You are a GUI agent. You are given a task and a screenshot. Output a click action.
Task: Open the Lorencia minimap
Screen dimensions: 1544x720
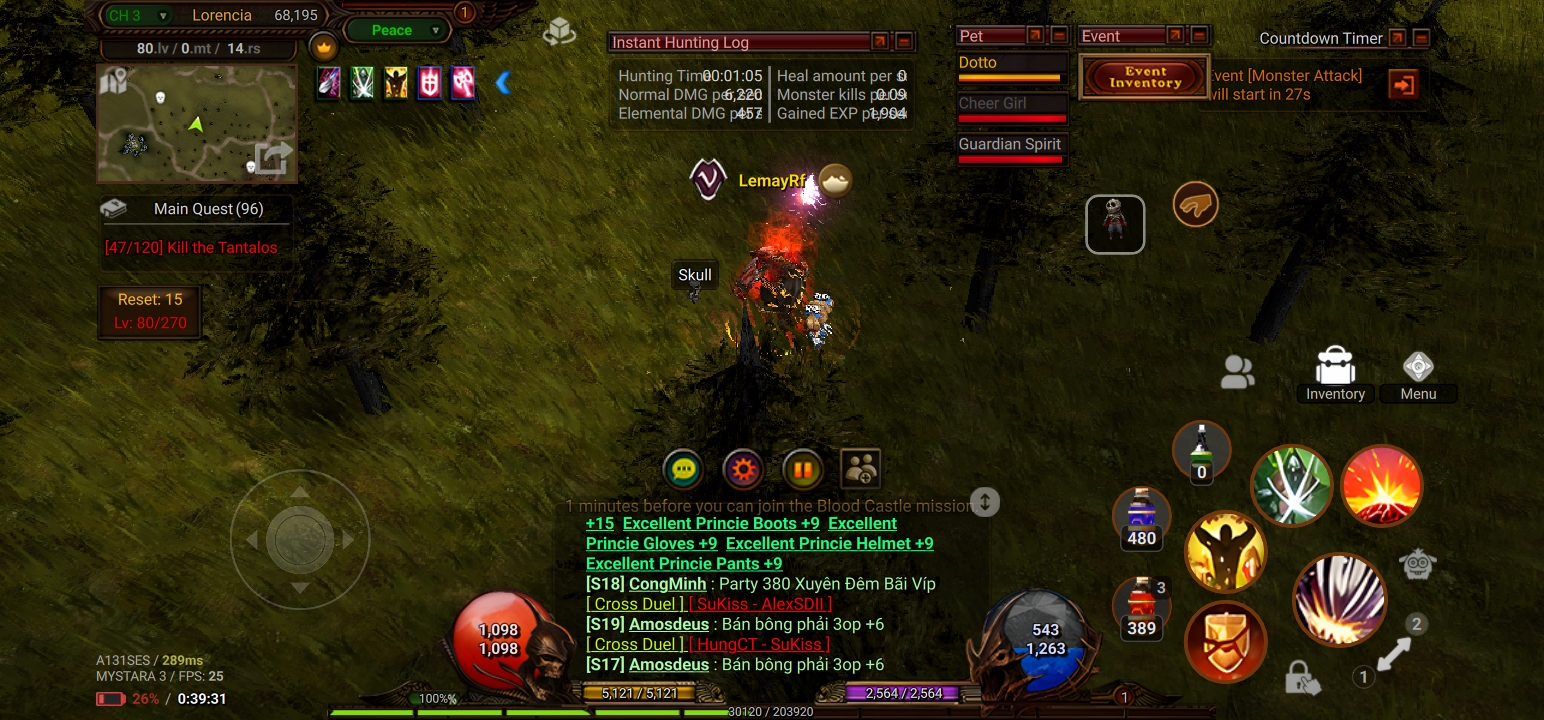(x=197, y=124)
